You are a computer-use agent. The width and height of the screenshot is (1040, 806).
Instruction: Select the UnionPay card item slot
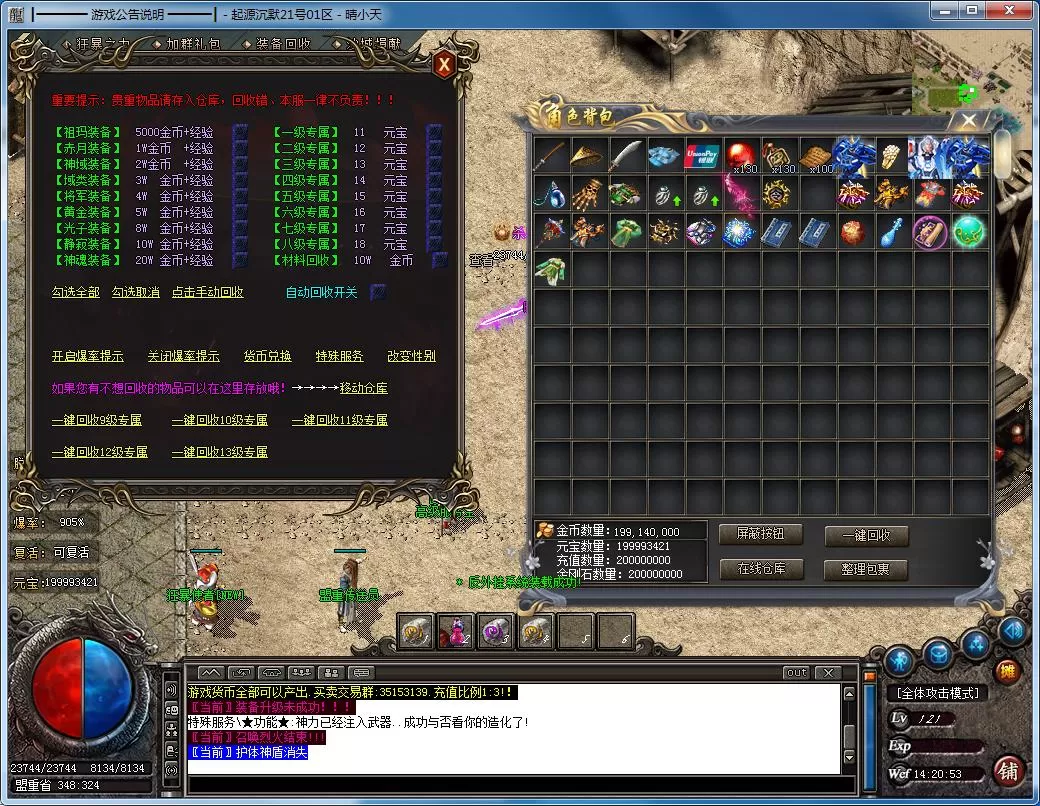[703, 156]
